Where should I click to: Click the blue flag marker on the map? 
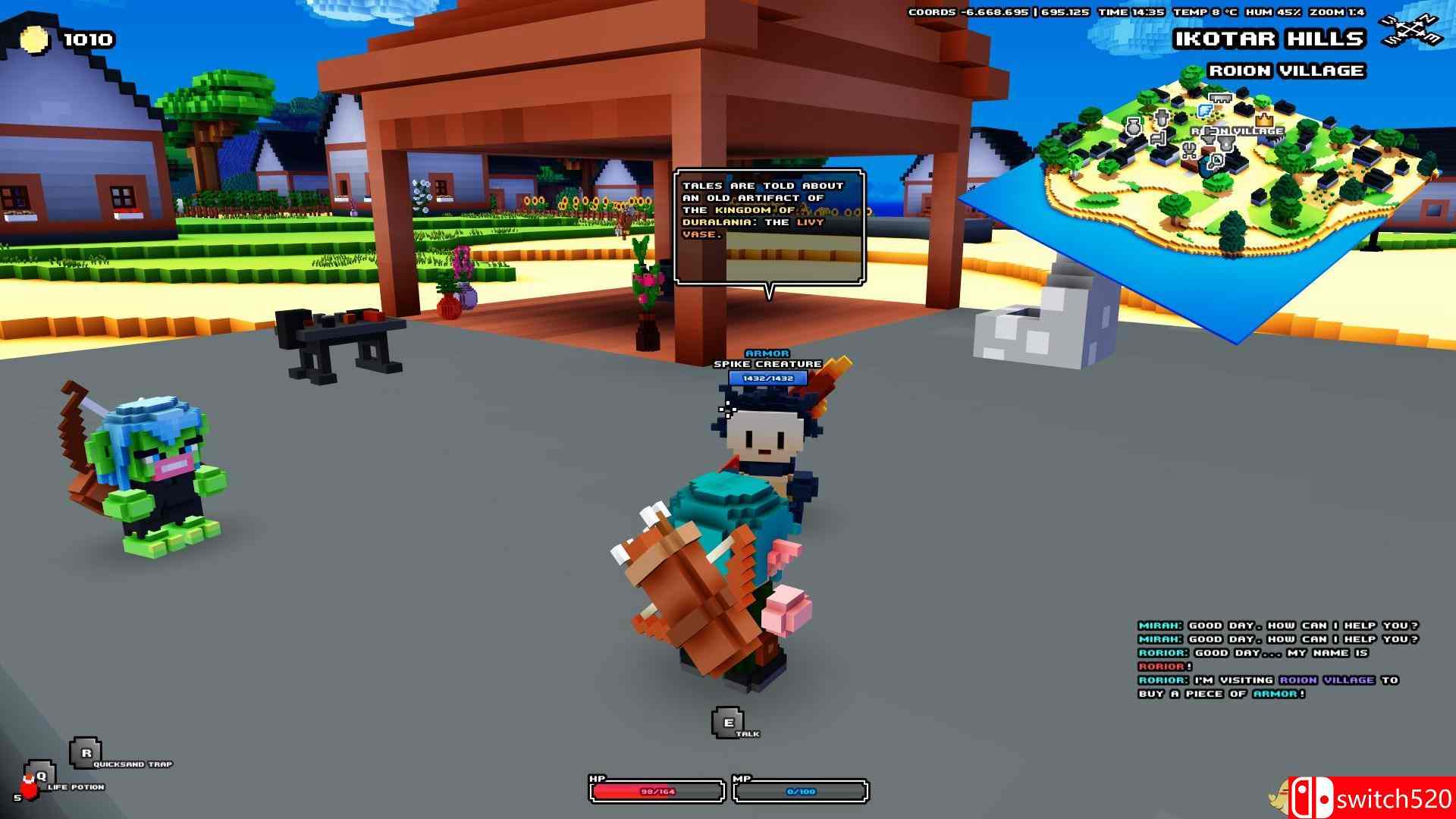click(x=1205, y=110)
